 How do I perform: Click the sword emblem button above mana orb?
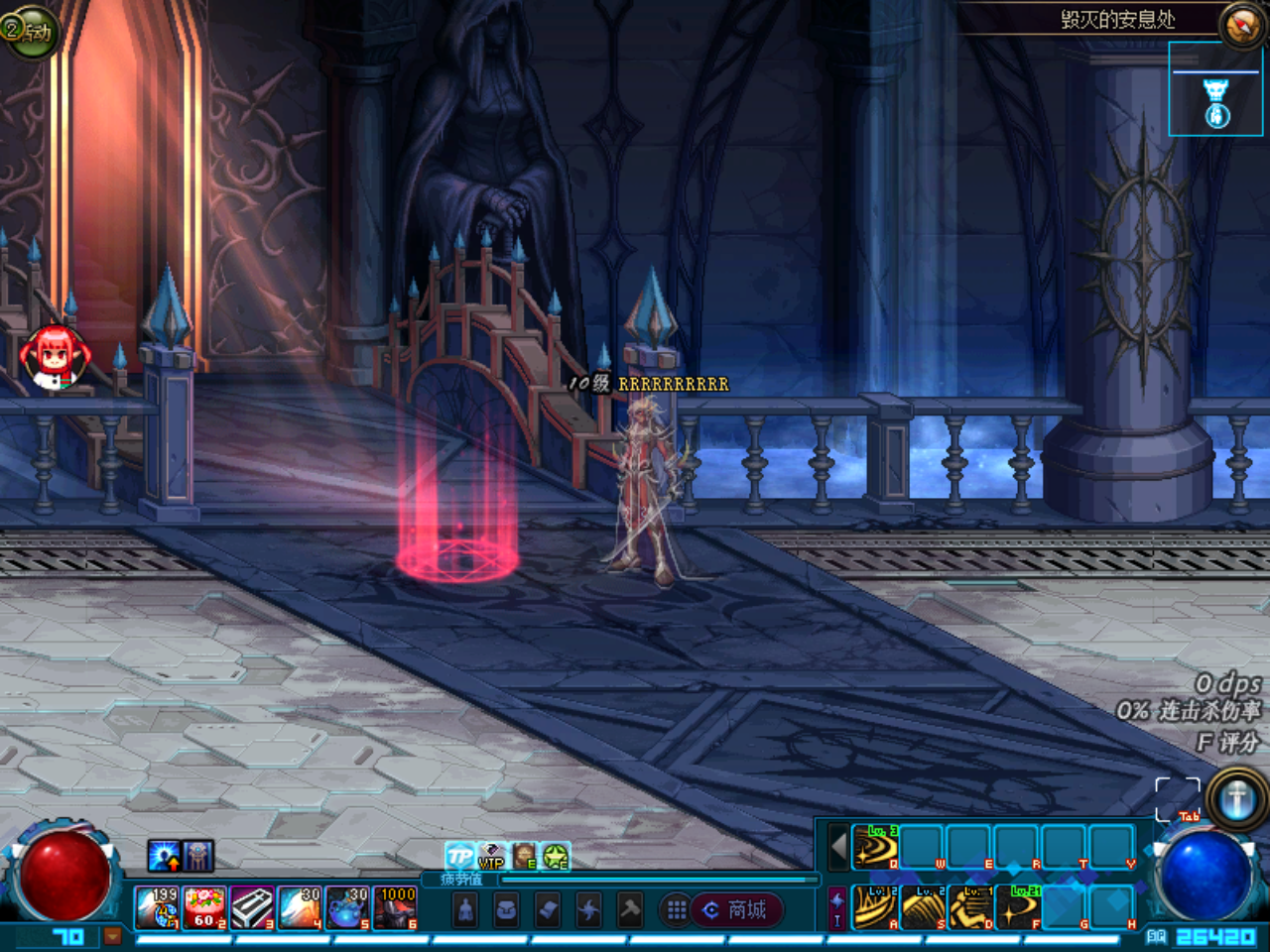(x=1236, y=798)
